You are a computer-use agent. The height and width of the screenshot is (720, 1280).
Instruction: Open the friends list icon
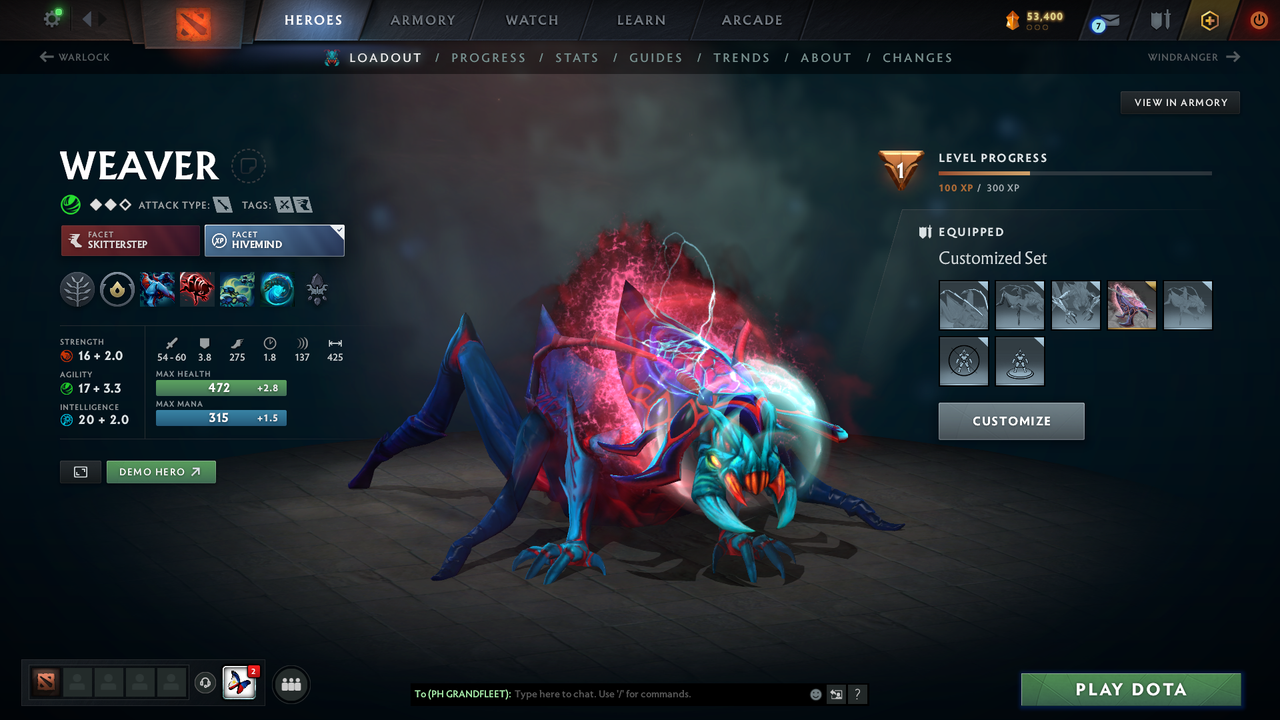point(290,684)
